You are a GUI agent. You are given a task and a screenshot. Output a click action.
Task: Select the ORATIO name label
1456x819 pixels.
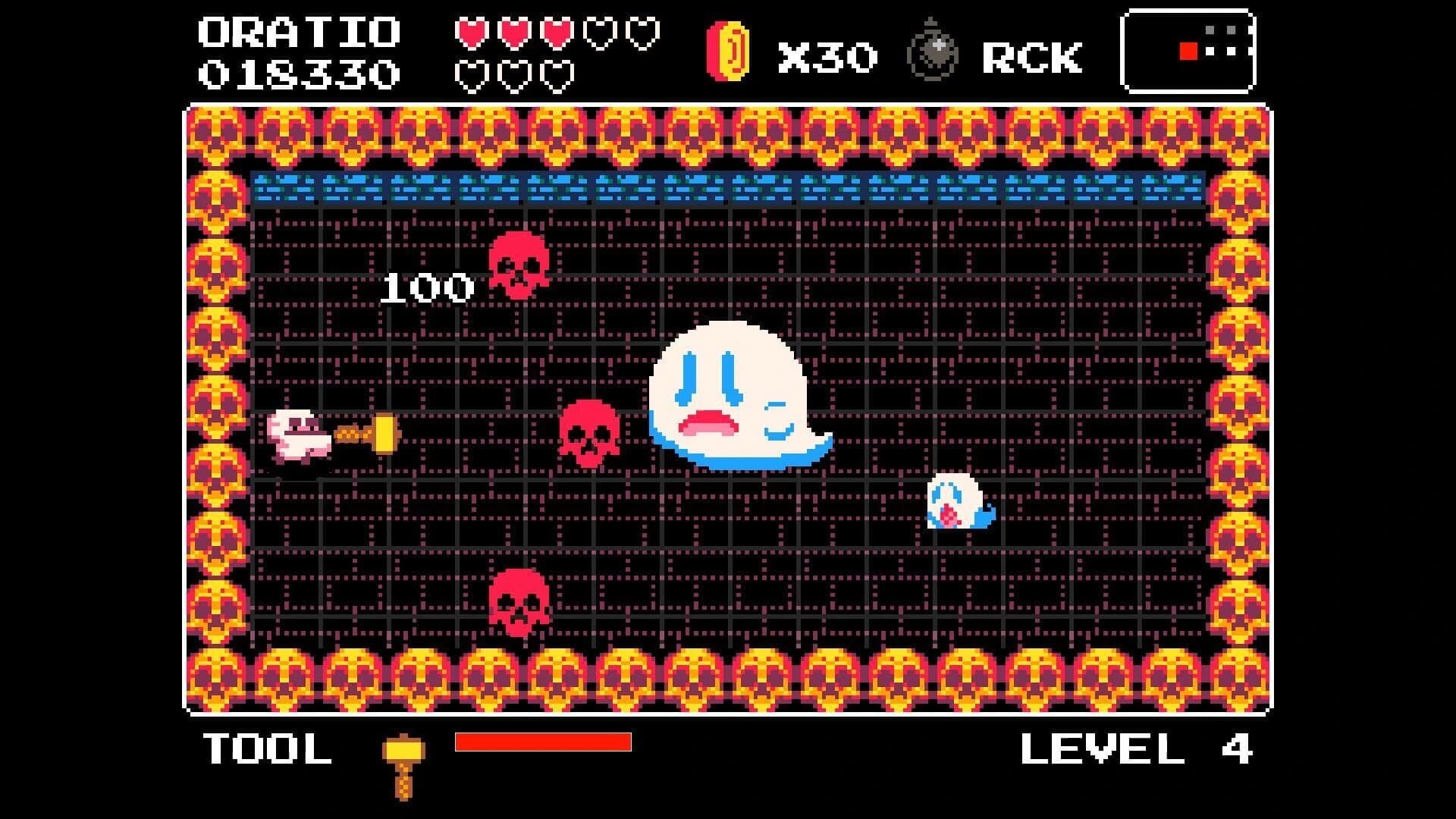click(x=298, y=32)
